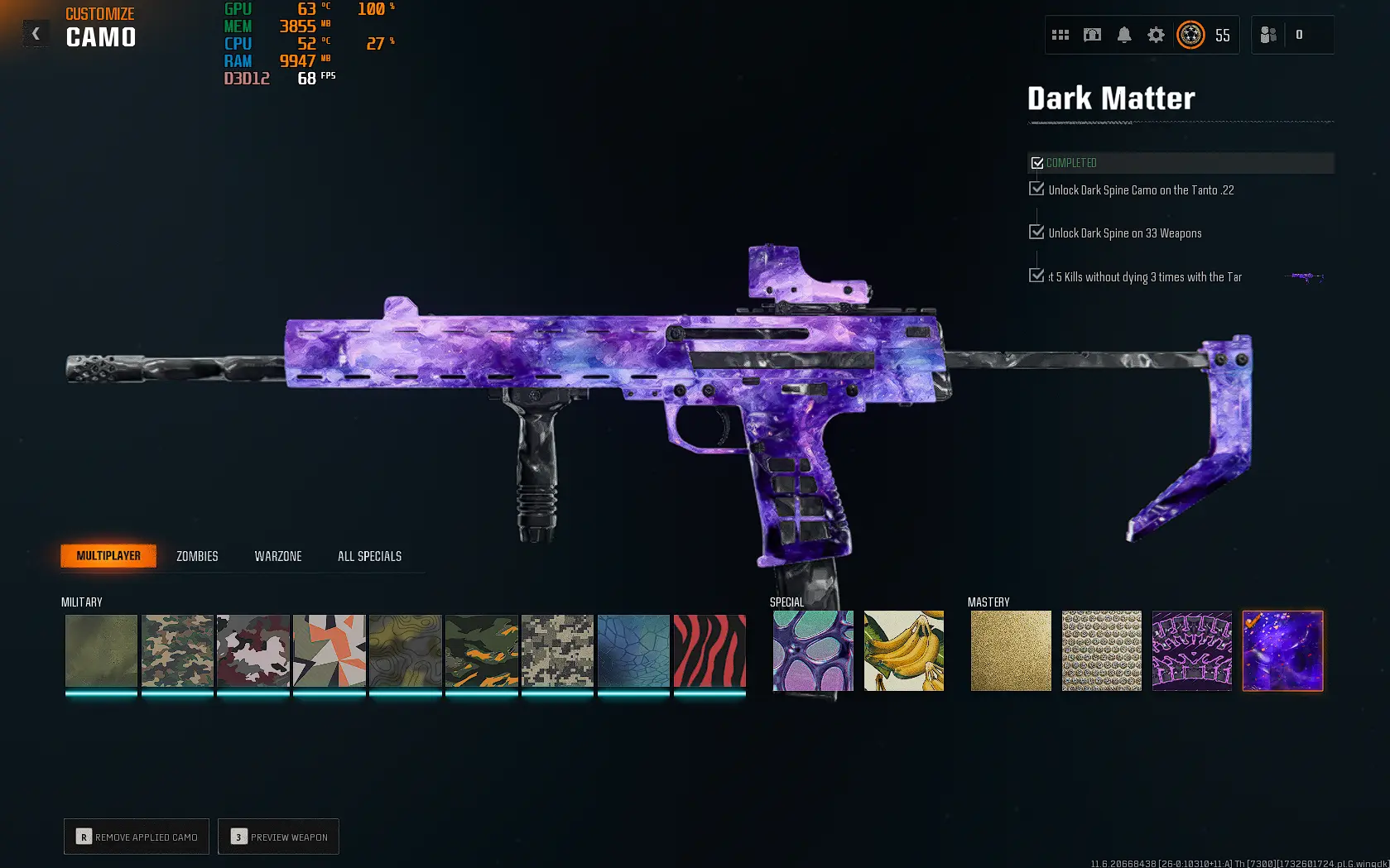The height and width of the screenshot is (868, 1390).
Task: Click the back chevron to leave Camo screen
Action: tap(35, 33)
